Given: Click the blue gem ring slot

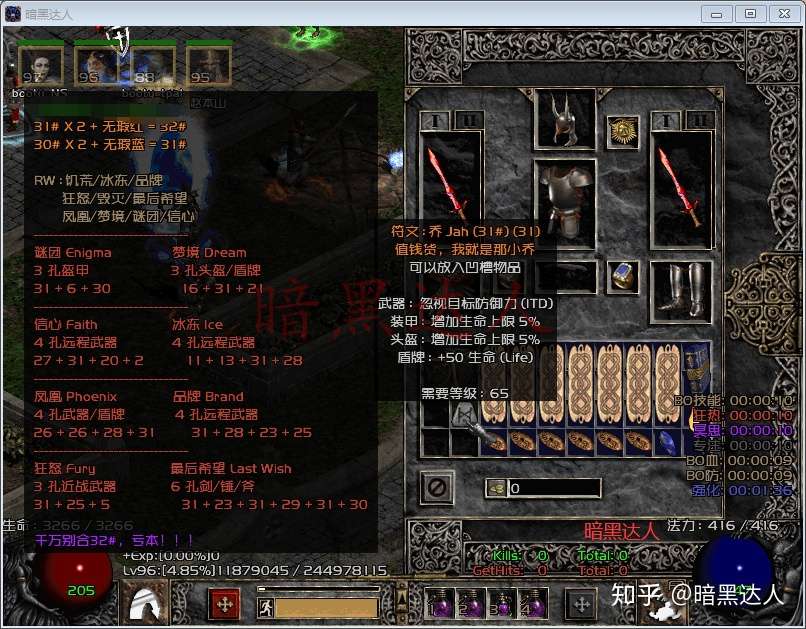Looking at the screenshot, I should [x=623, y=277].
